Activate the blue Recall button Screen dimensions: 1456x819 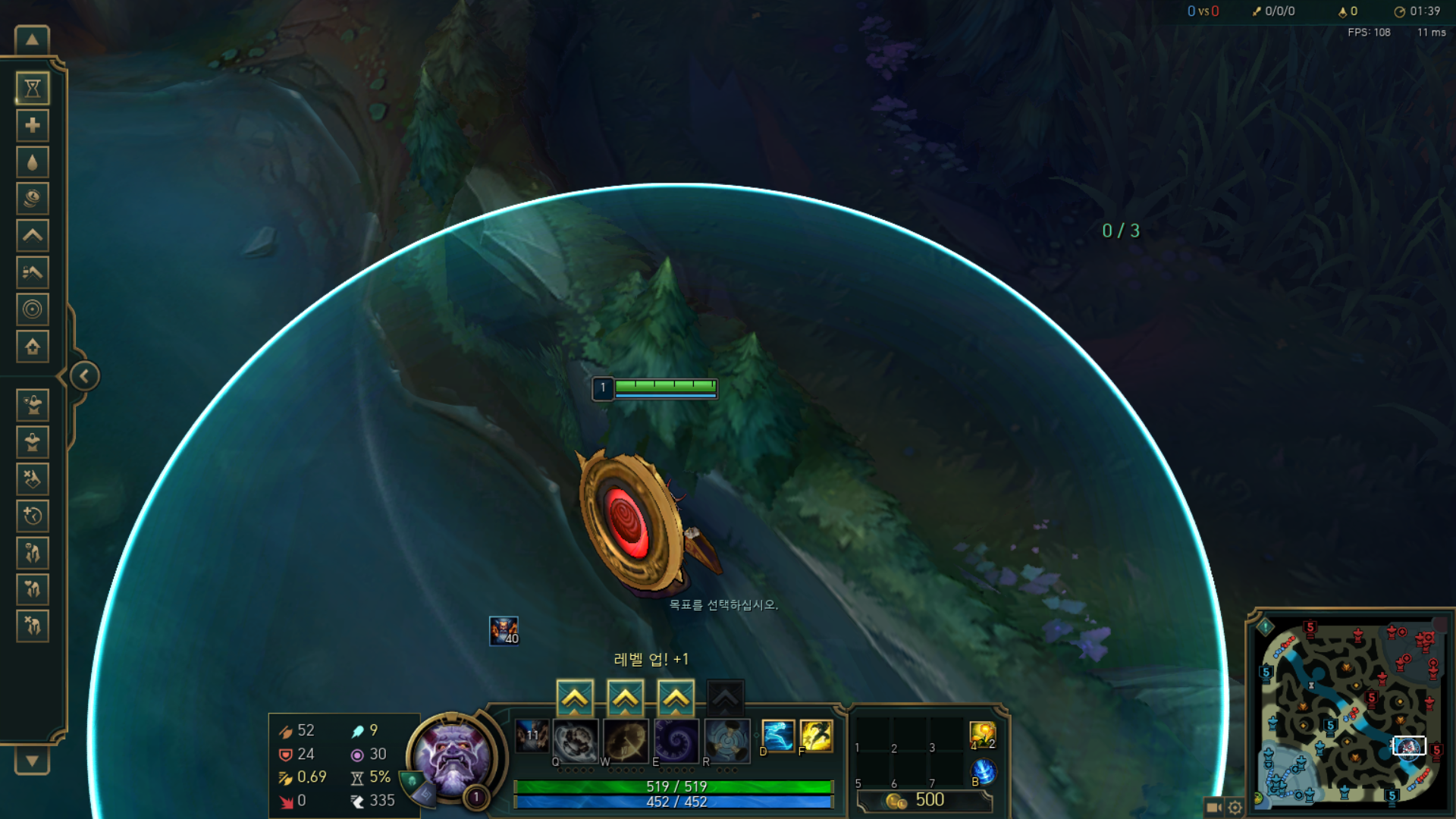pos(983,771)
